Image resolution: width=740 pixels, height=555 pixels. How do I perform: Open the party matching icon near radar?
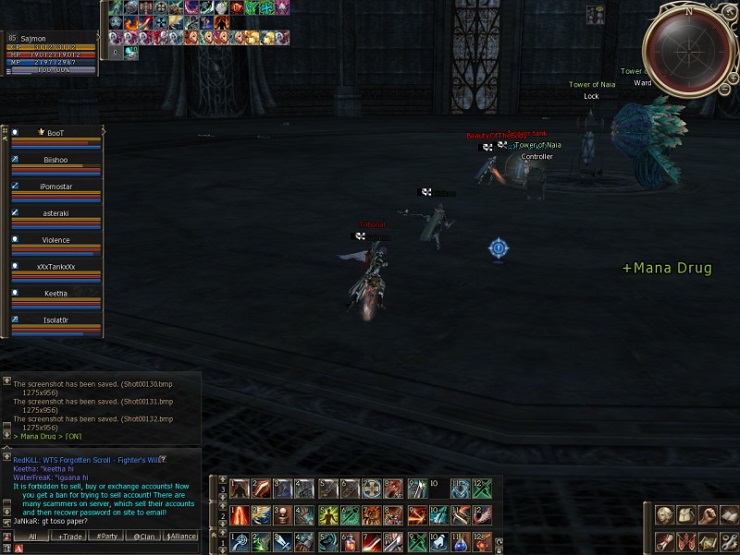tap(596, 14)
